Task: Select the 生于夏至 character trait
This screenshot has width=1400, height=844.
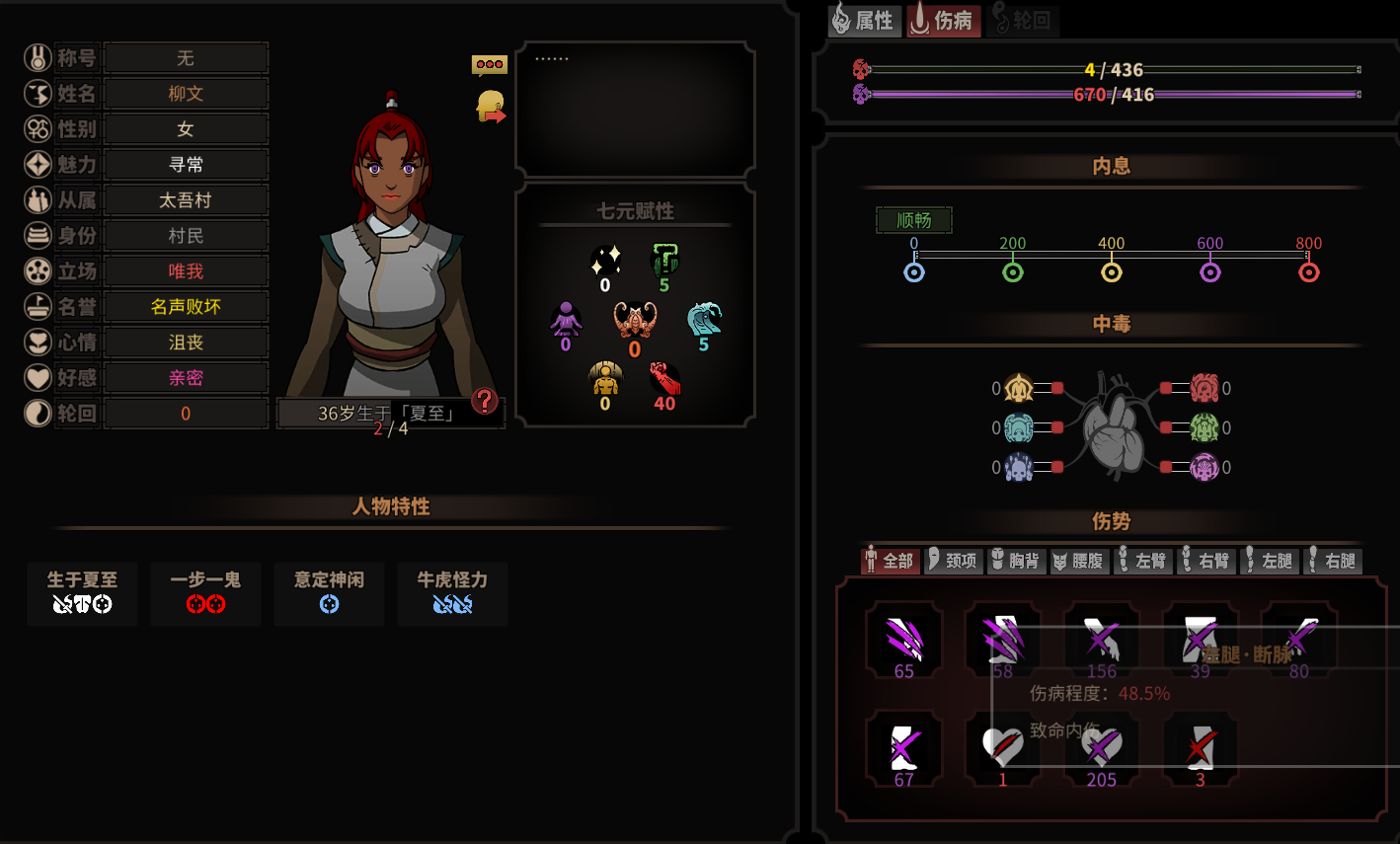Action: [82, 593]
